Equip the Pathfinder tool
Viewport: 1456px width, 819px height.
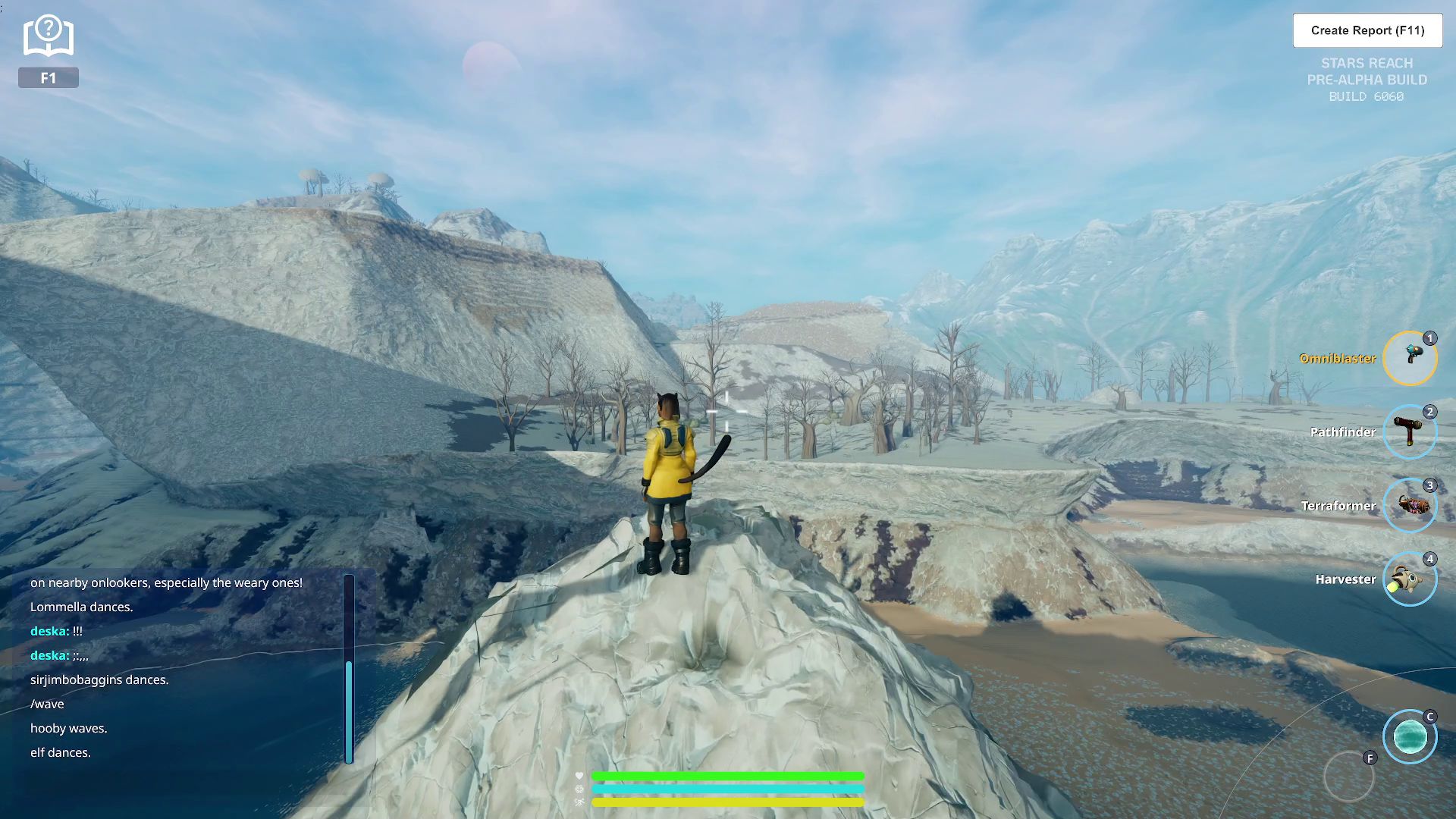click(x=1410, y=432)
